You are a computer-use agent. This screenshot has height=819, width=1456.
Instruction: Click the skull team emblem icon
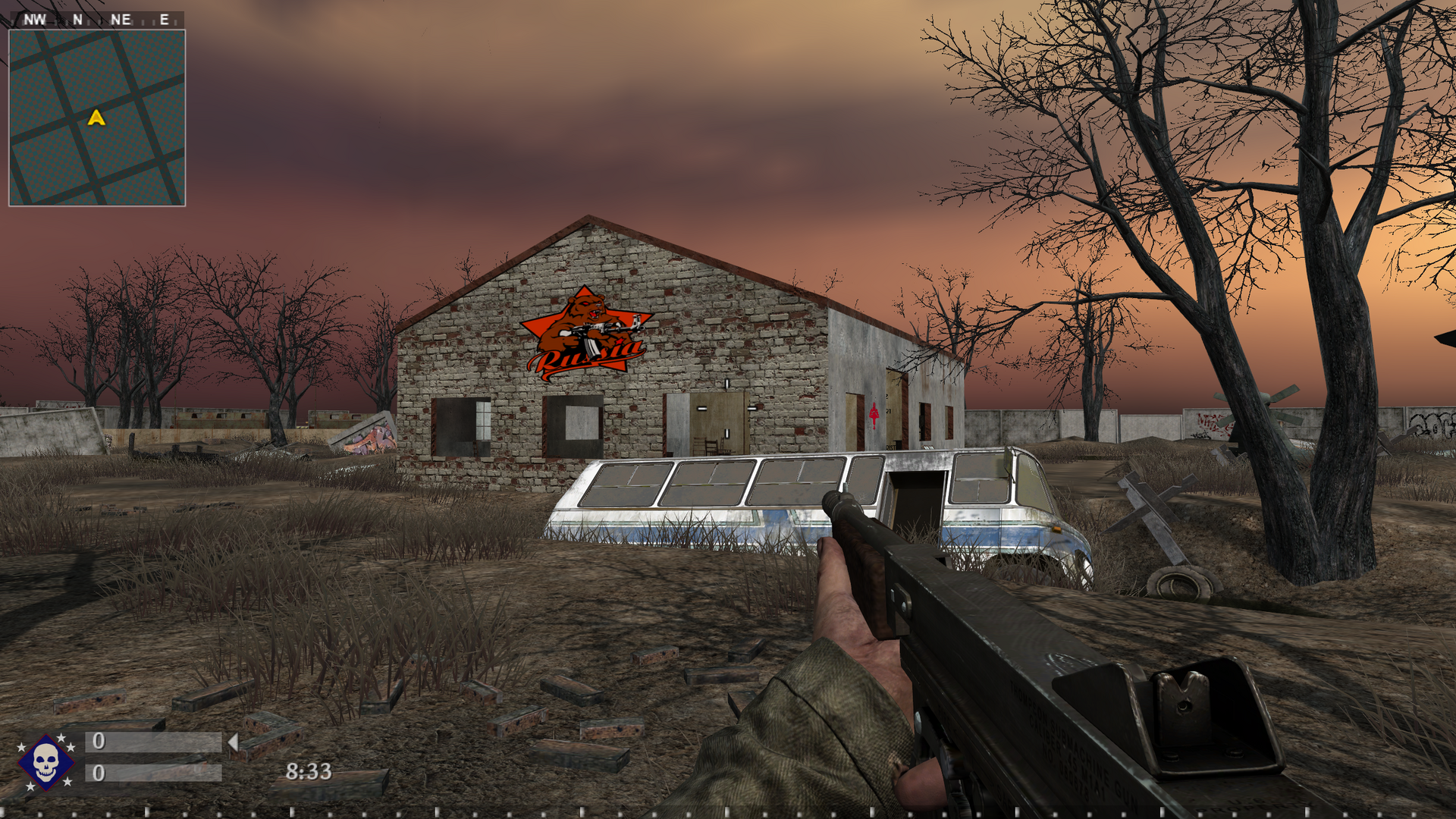[45, 761]
